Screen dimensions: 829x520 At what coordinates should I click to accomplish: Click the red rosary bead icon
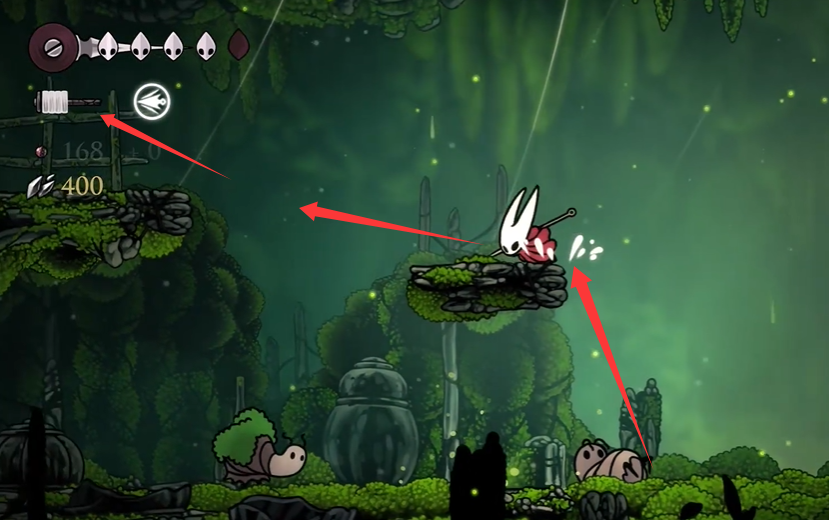41,152
